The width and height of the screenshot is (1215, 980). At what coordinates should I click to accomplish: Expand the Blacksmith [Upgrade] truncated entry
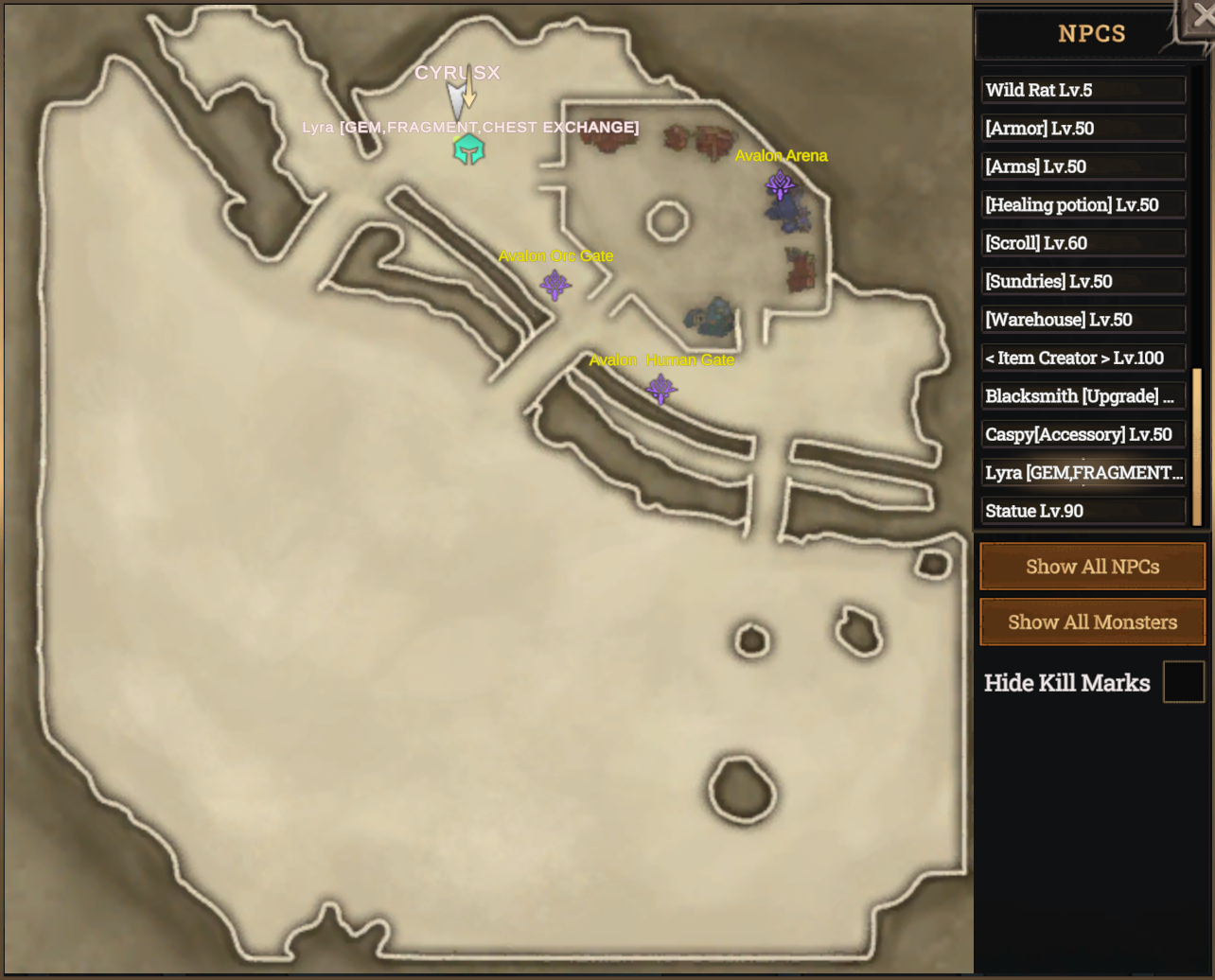[x=1083, y=395]
